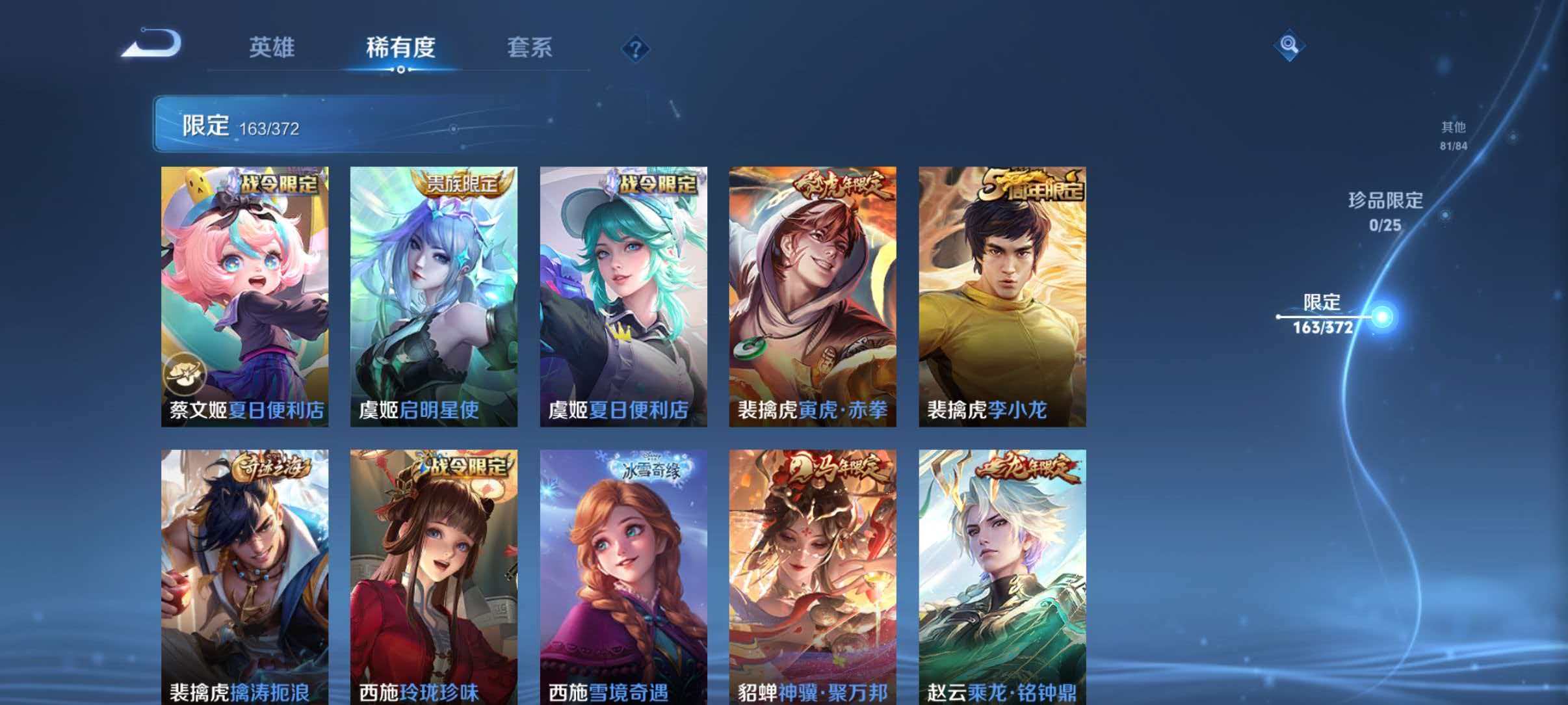Open the search magnifier at top right
The image size is (1568, 705).
click(1290, 46)
